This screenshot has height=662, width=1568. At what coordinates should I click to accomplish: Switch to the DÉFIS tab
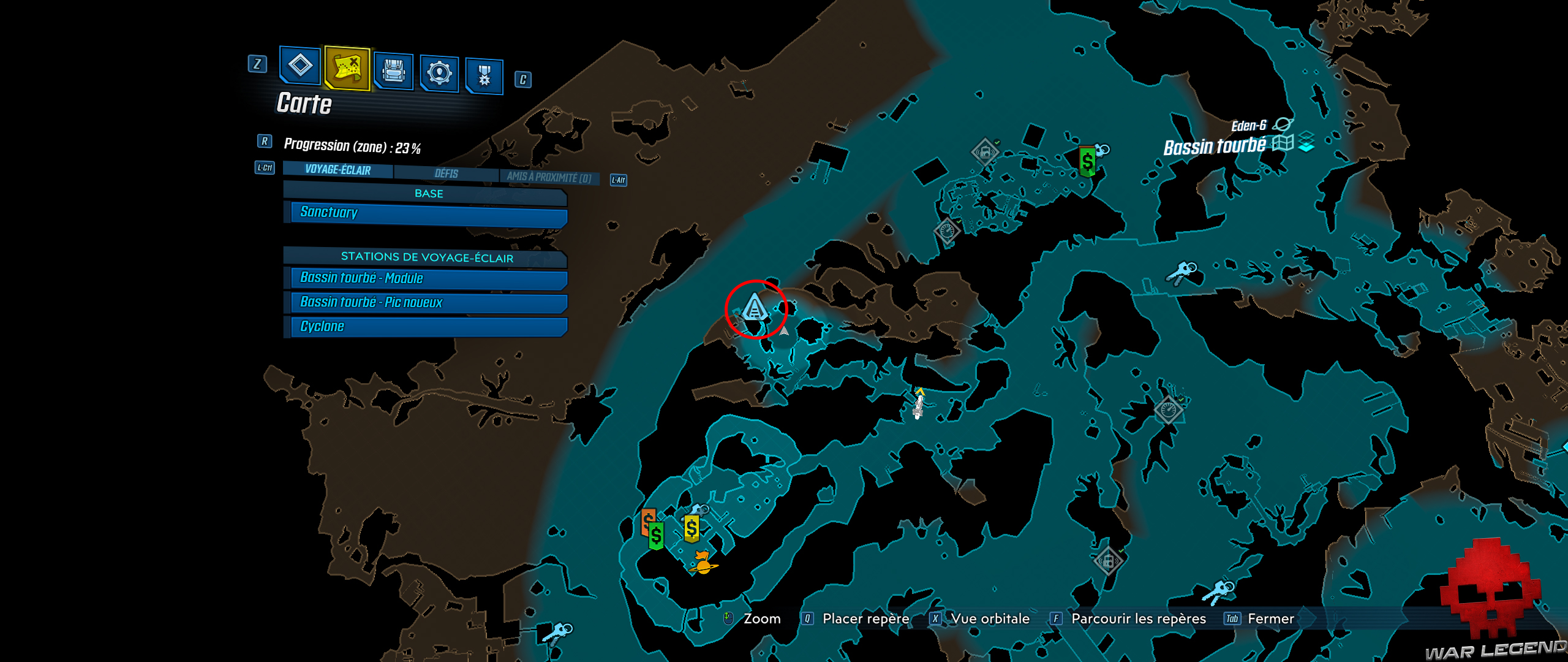(x=446, y=173)
